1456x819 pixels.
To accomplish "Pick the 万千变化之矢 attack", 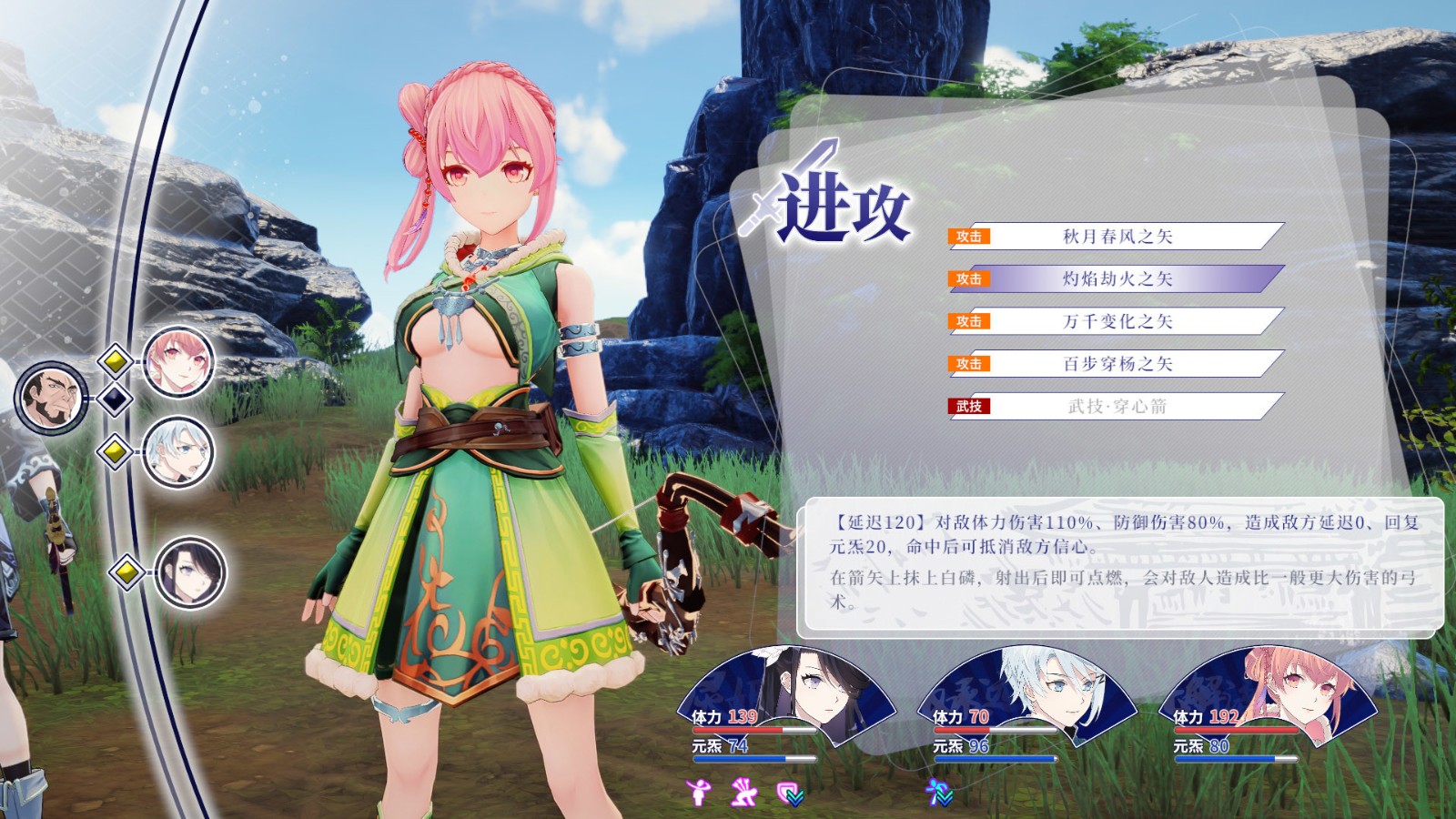I will 1117,321.
